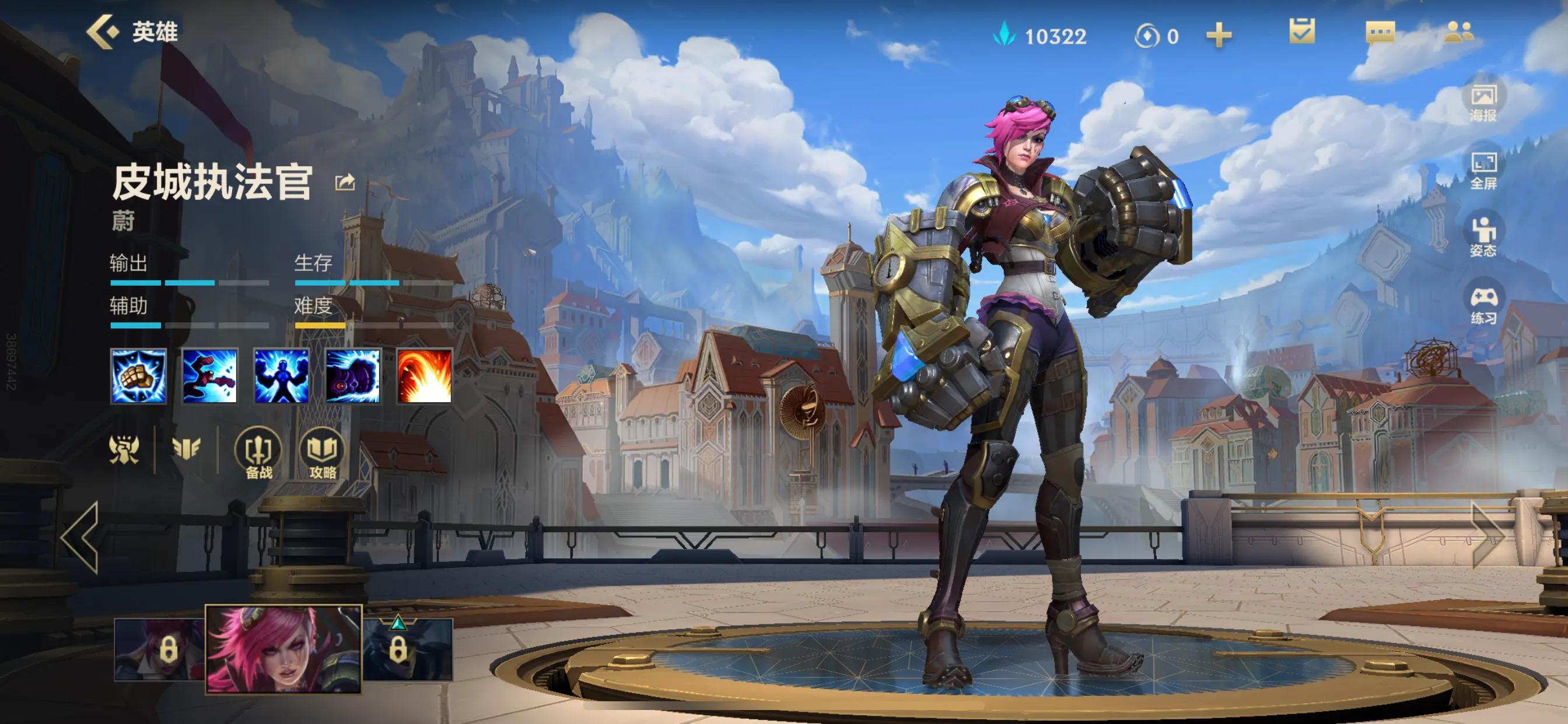Add more currency with the plus button
This screenshot has width=1568, height=724.
[x=1219, y=36]
